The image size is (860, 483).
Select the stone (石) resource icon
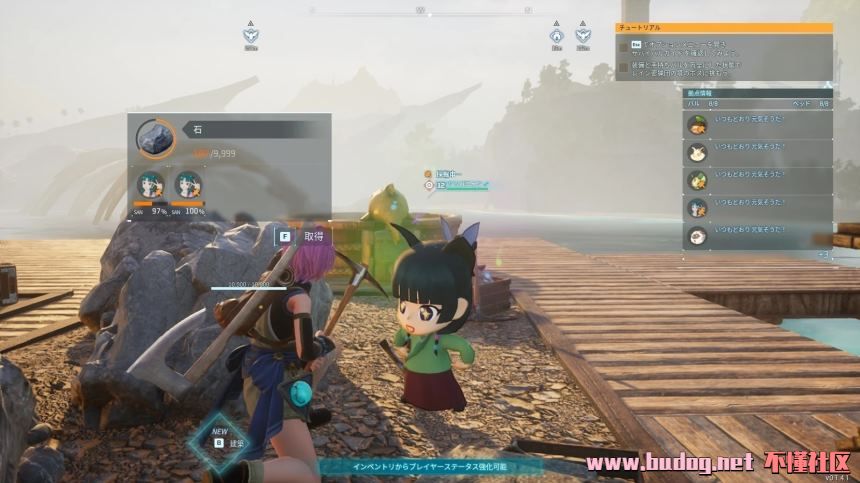click(x=155, y=138)
